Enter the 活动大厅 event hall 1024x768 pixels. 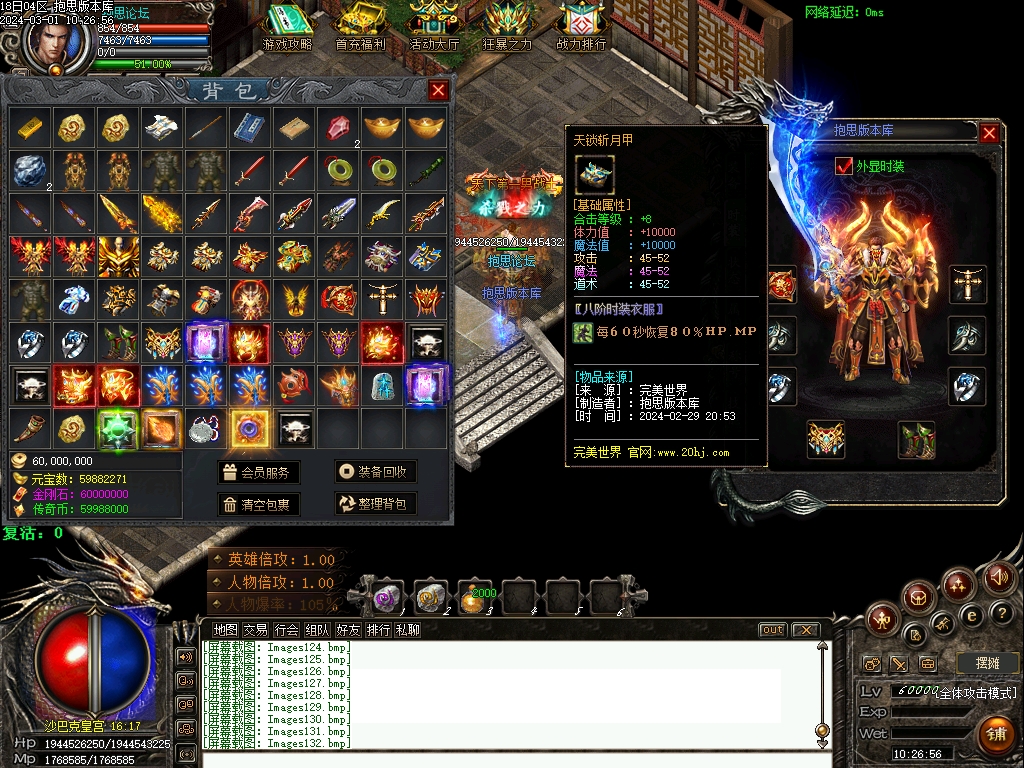coord(434,28)
